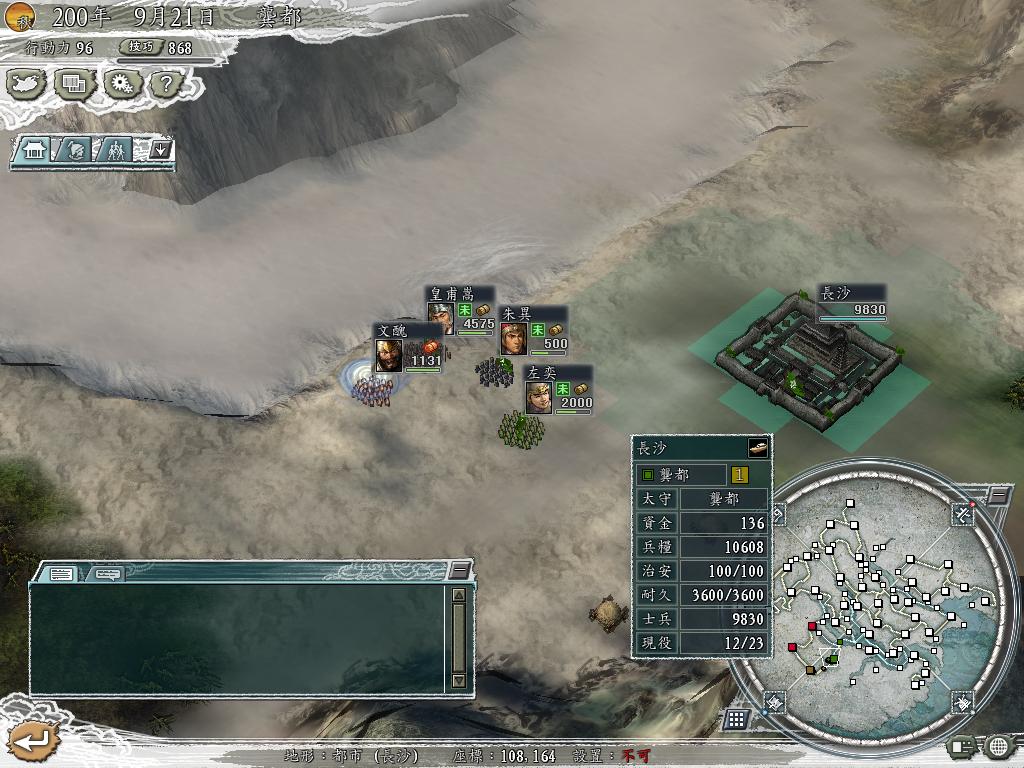1024x768 pixels.
Task: Minimize the minimap panel
Action: pos(998,495)
